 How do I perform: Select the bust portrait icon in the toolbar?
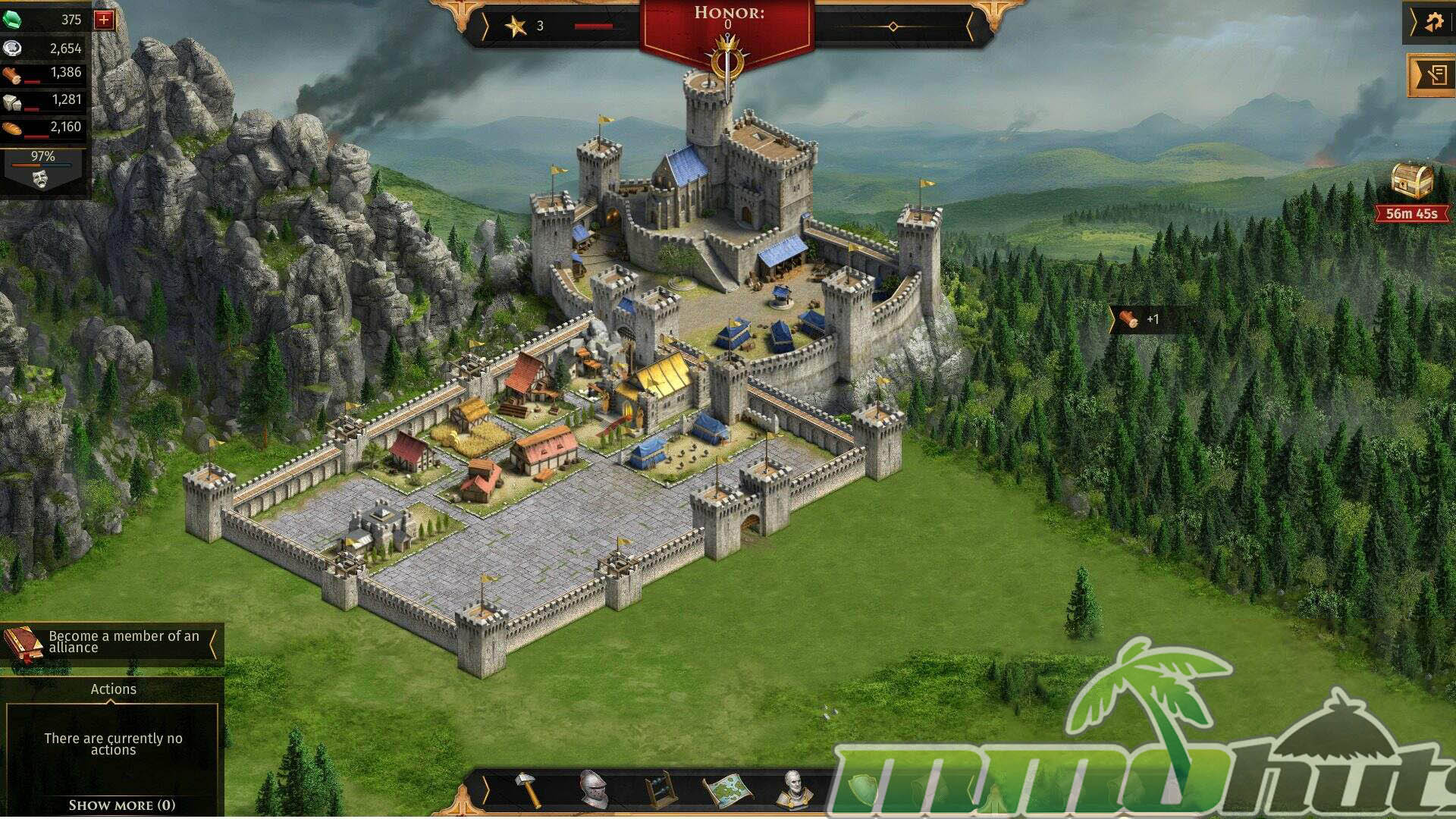point(793,789)
